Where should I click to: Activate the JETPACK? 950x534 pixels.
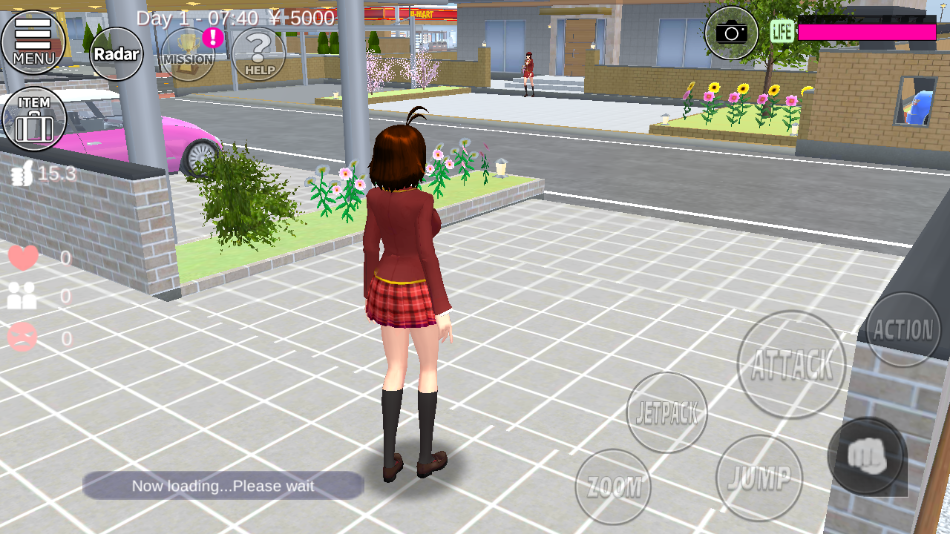point(667,412)
